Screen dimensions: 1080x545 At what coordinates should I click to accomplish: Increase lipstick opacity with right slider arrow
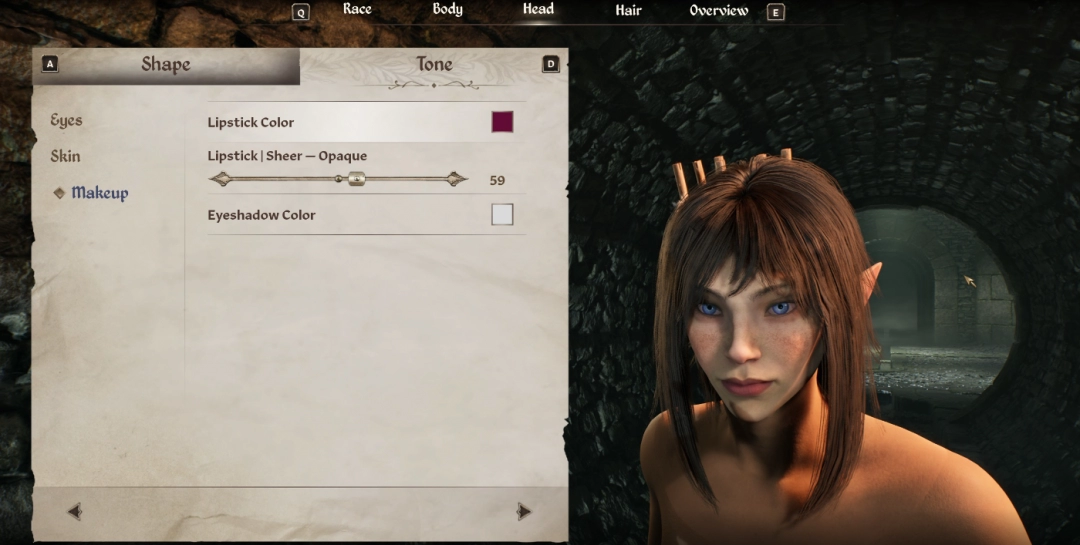(456, 180)
